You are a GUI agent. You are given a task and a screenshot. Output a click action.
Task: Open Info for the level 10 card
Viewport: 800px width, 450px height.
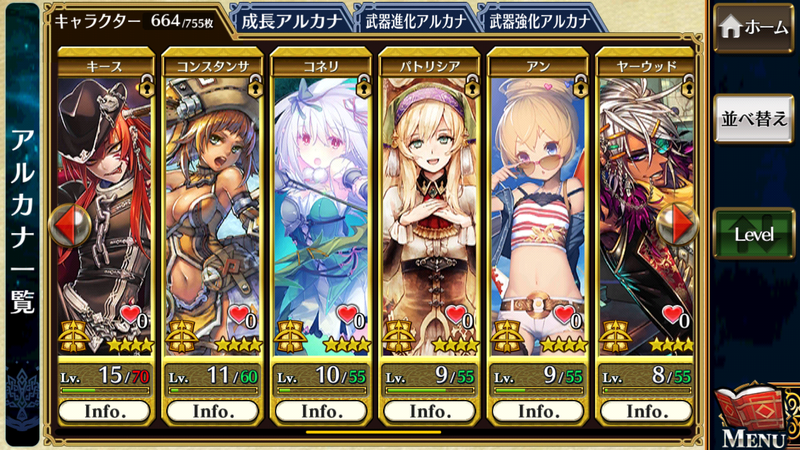pyautogui.click(x=320, y=411)
